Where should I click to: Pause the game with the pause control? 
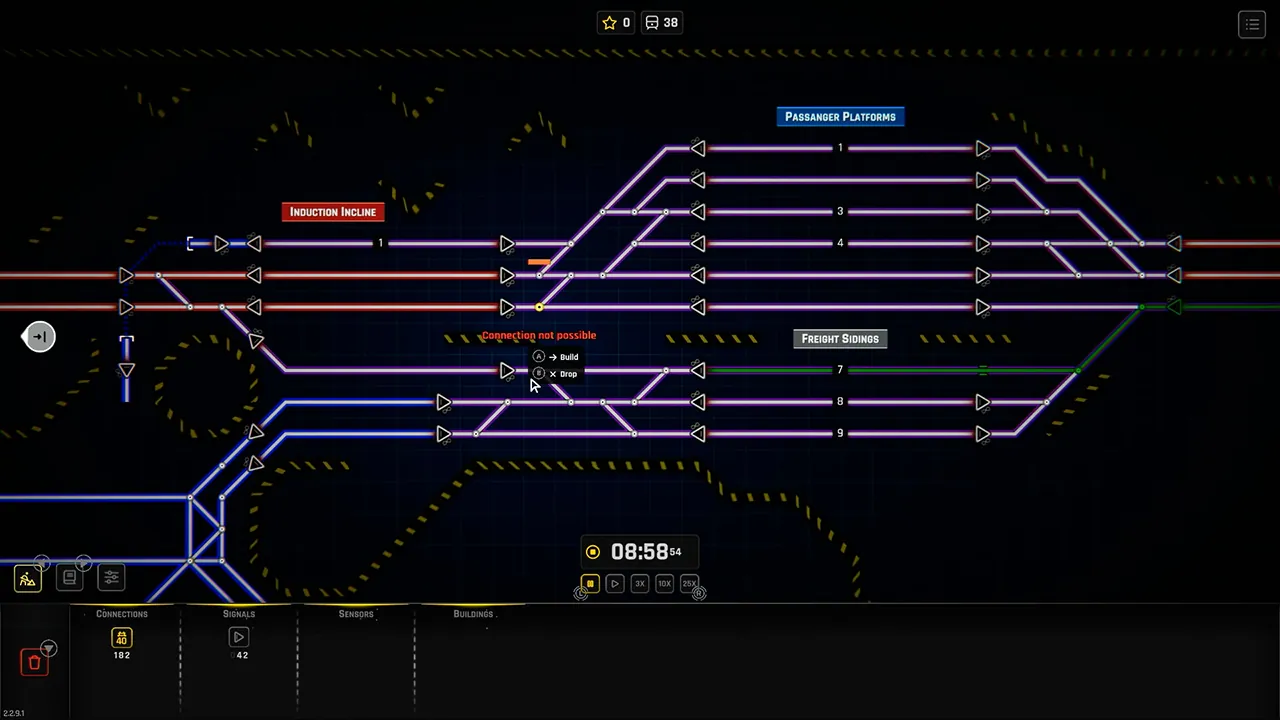[x=590, y=583]
